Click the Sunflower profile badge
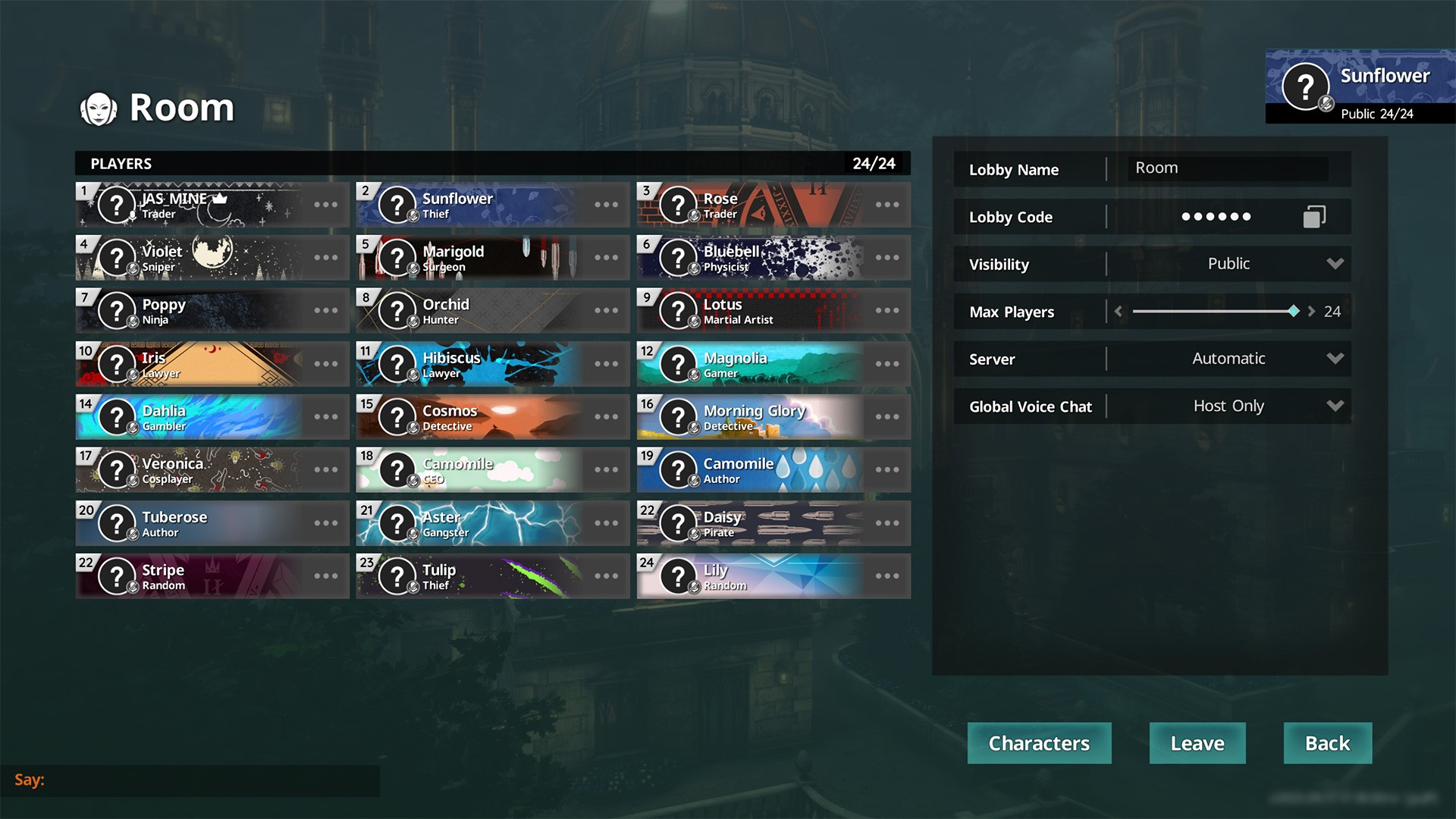The width and height of the screenshot is (1456, 819). pyautogui.click(x=1360, y=86)
